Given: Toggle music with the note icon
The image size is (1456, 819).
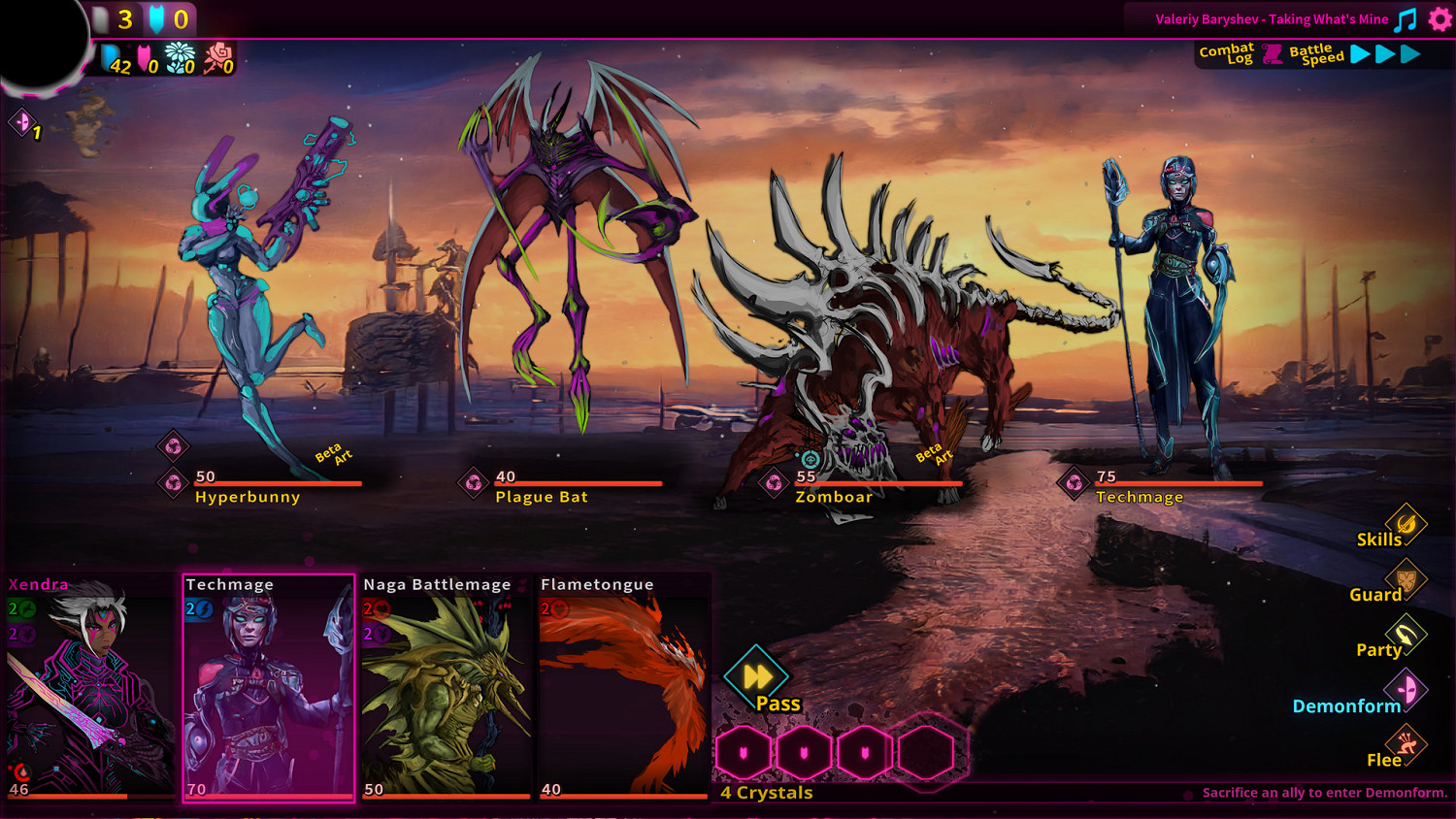Looking at the screenshot, I should [1406, 19].
